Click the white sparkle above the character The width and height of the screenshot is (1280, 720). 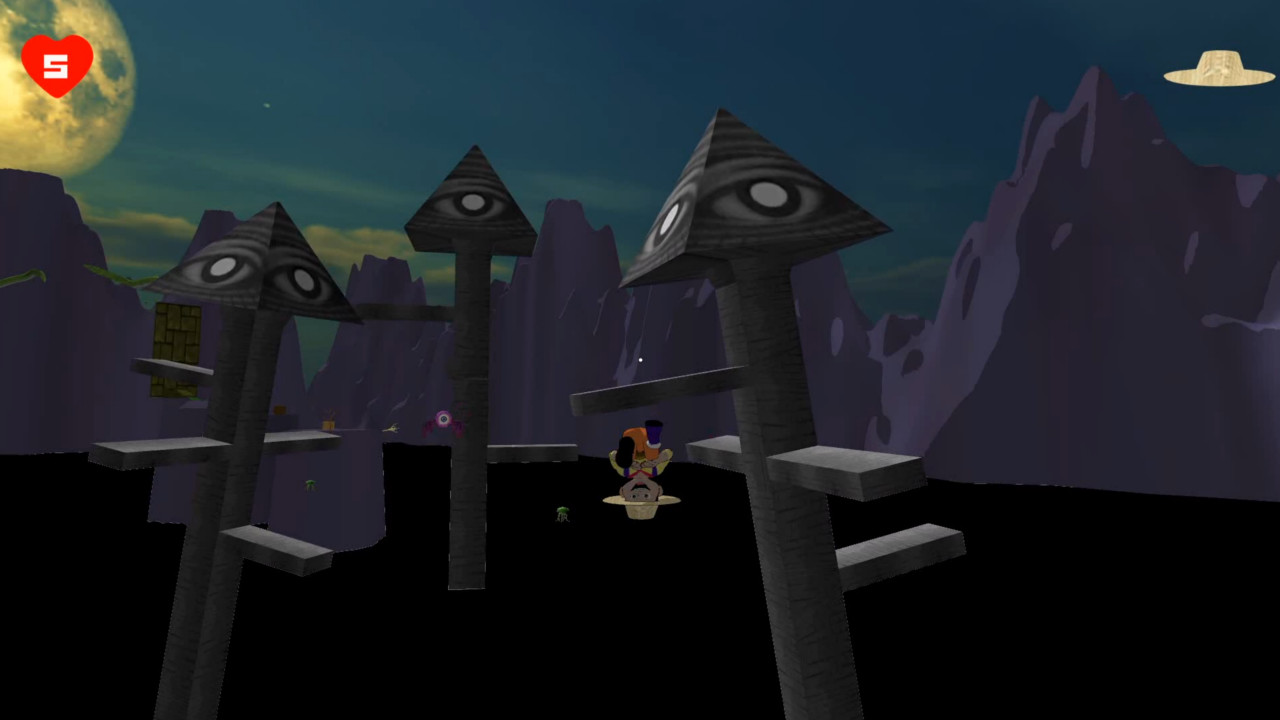tap(639, 359)
